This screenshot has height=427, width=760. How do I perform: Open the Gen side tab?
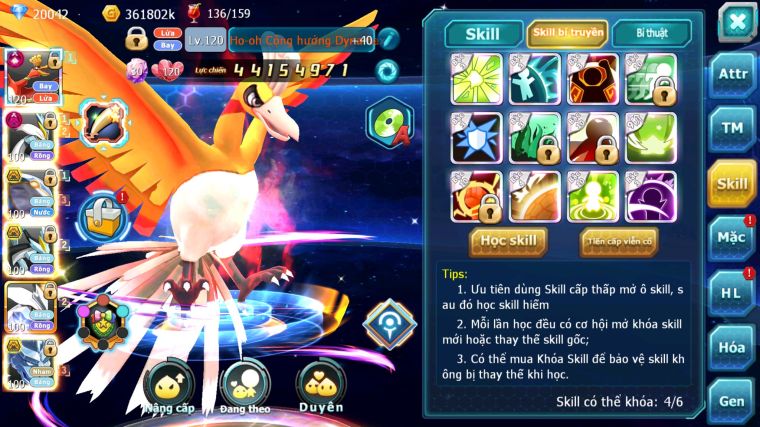click(732, 400)
